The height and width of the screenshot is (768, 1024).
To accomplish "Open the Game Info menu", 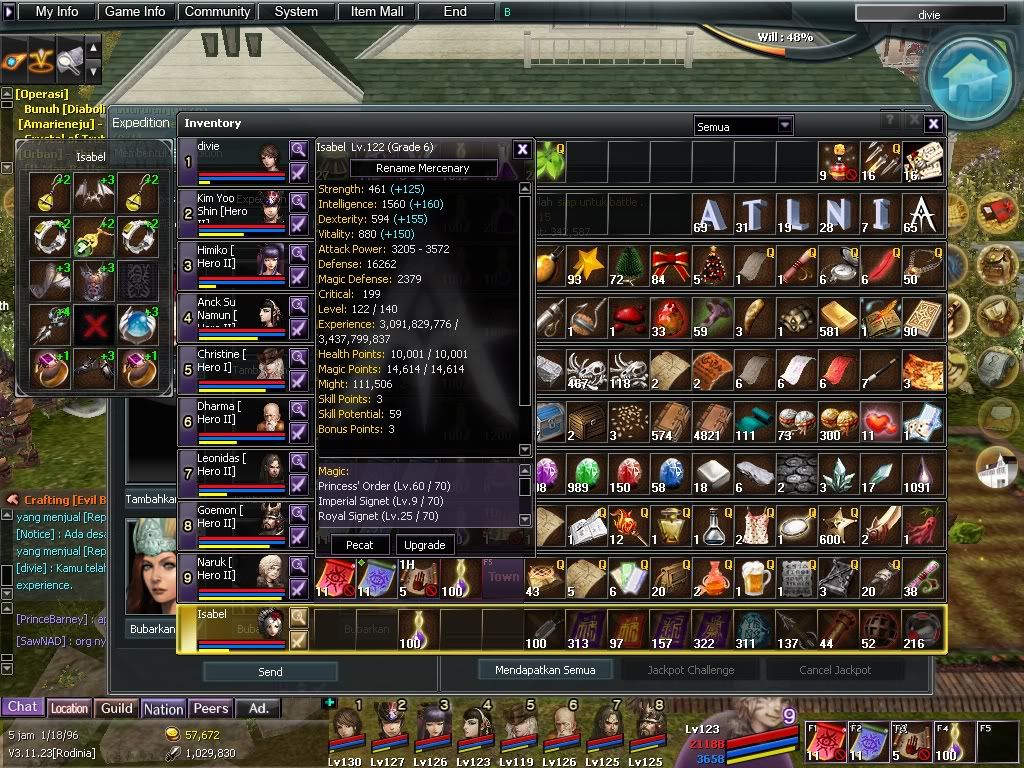I will 135,12.
